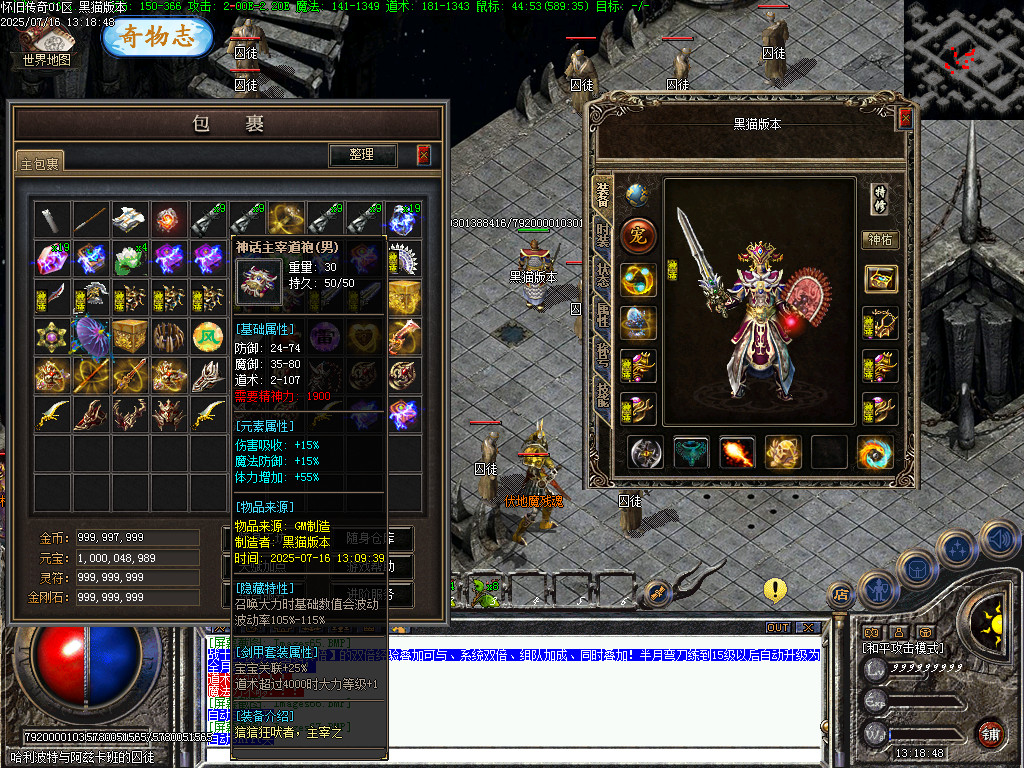This screenshot has height=768, width=1024.
Task: Click the 神佑 blessing button
Action: 880,240
